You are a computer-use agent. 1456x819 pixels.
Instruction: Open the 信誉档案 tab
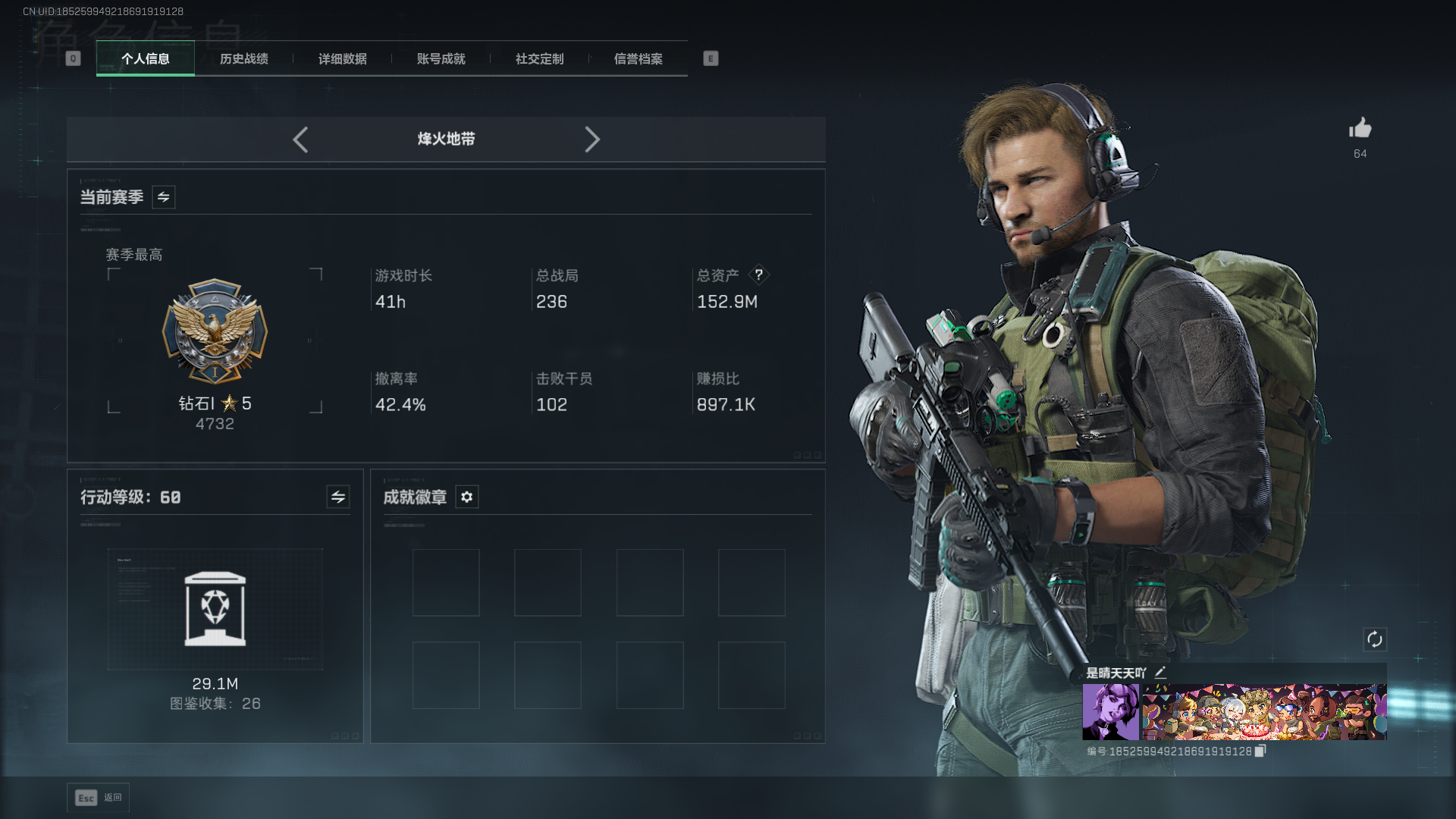pyautogui.click(x=639, y=58)
